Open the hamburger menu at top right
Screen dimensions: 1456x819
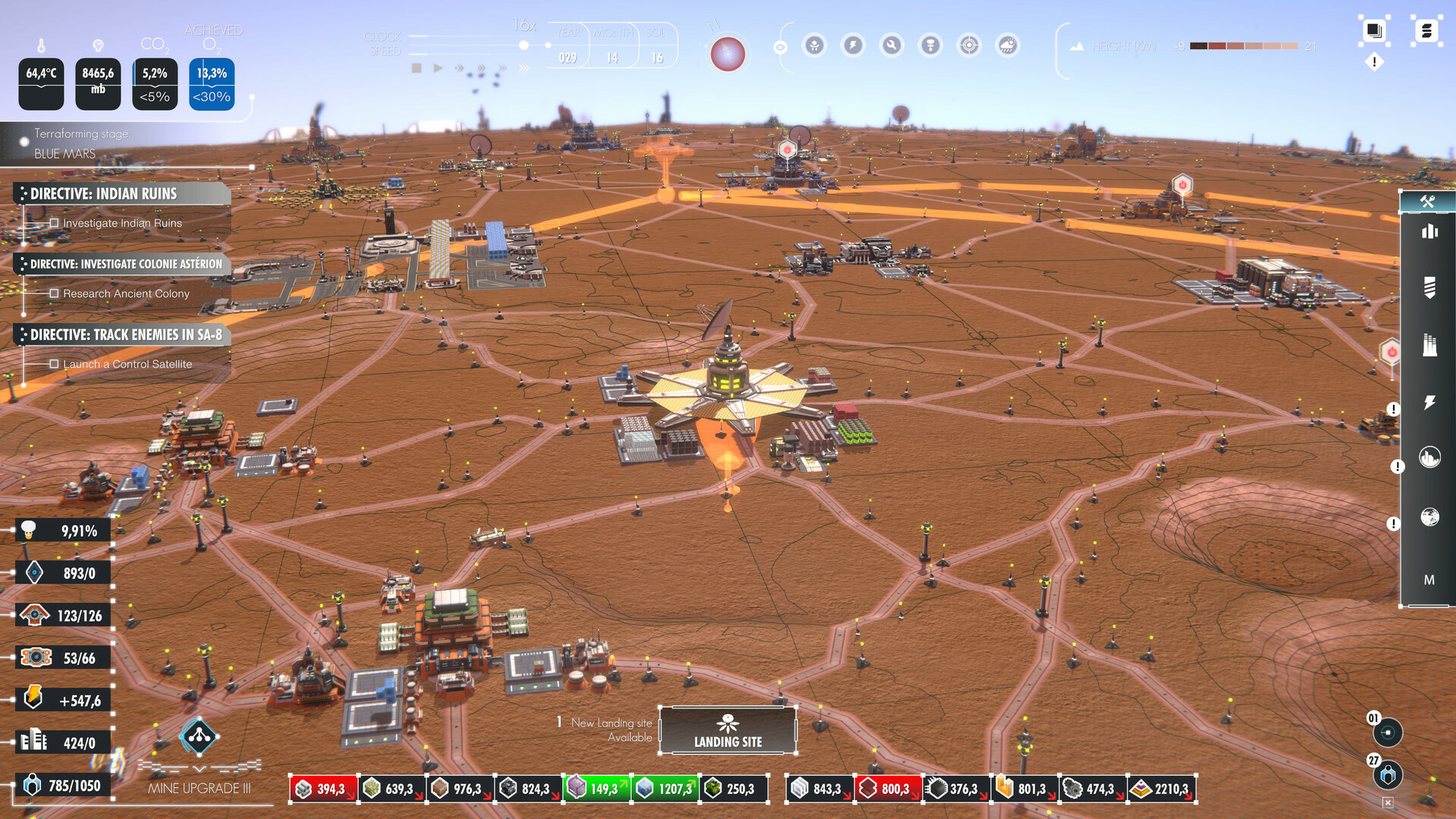tap(1426, 31)
